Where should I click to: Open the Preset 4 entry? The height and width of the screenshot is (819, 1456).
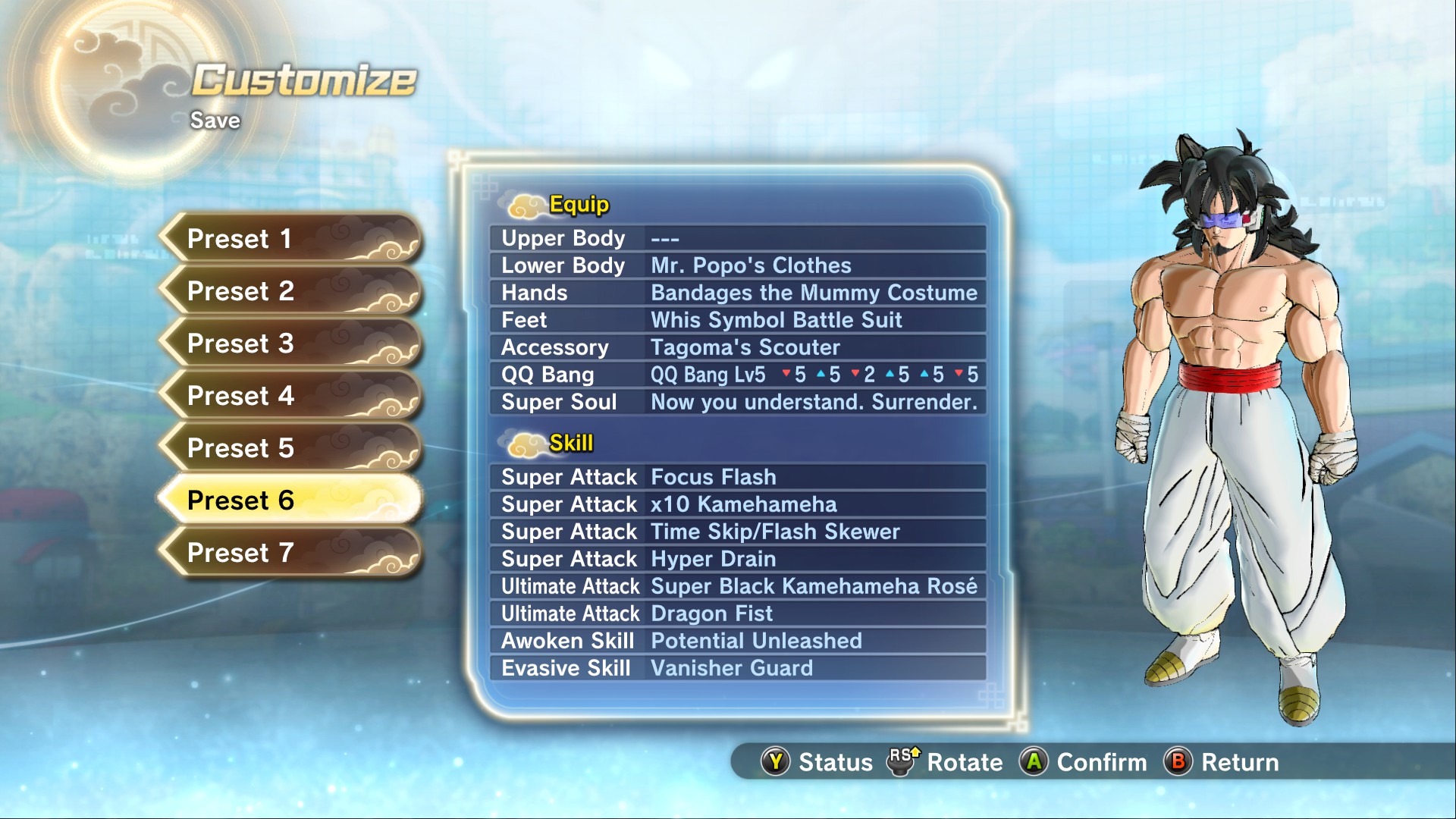click(290, 396)
